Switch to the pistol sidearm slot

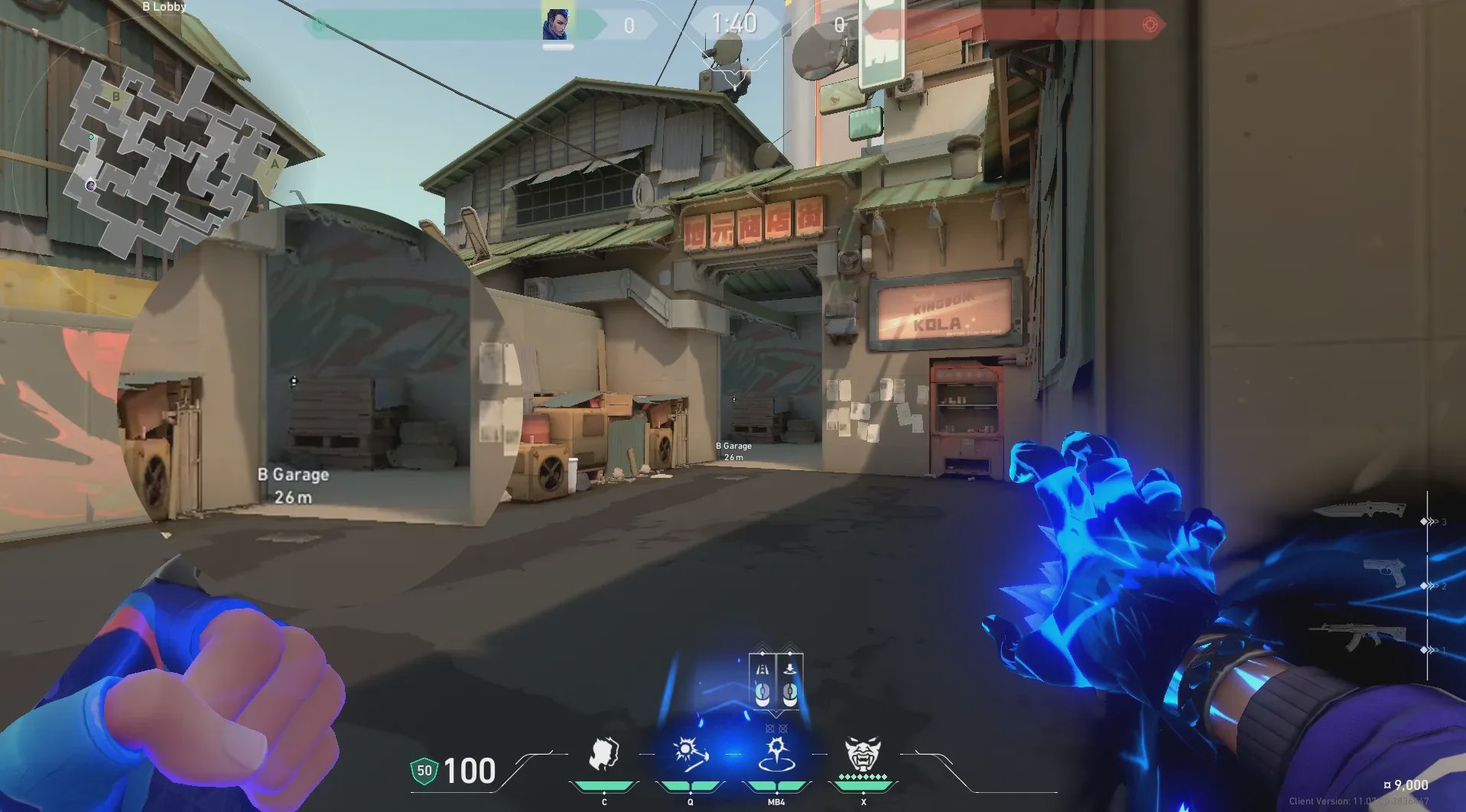tap(1386, 572)
